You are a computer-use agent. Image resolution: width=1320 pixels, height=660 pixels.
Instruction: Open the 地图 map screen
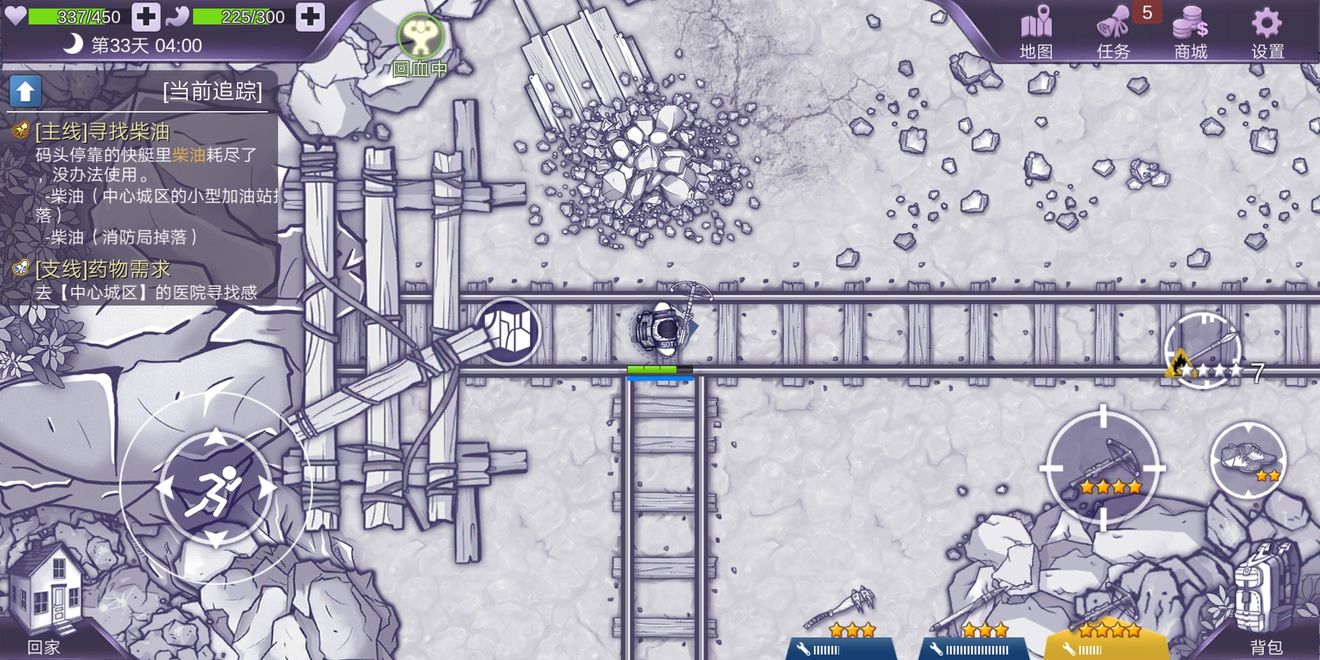(1036, 31)
